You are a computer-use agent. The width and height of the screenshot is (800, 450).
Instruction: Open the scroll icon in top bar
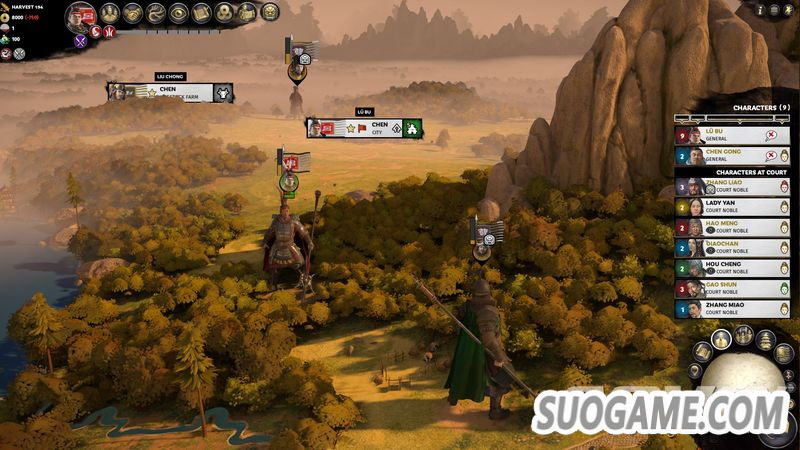click(202, 13)
